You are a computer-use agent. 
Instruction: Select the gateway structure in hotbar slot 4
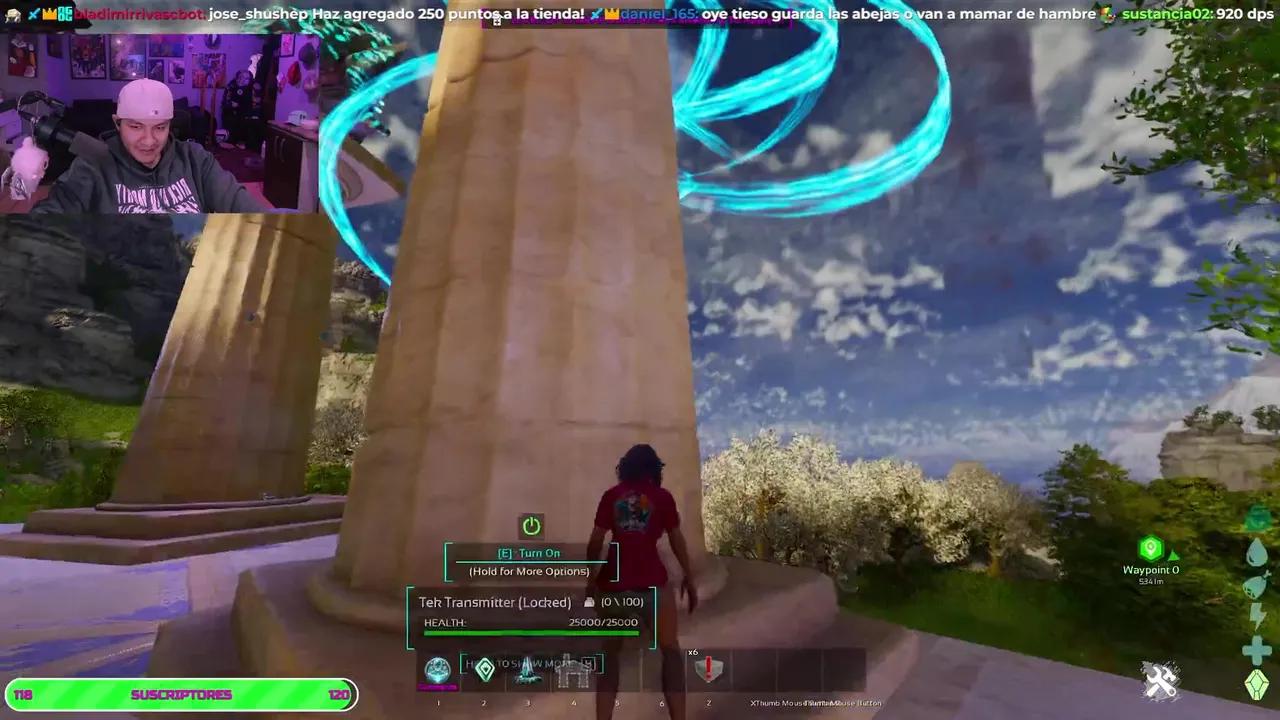pos(573,670)
